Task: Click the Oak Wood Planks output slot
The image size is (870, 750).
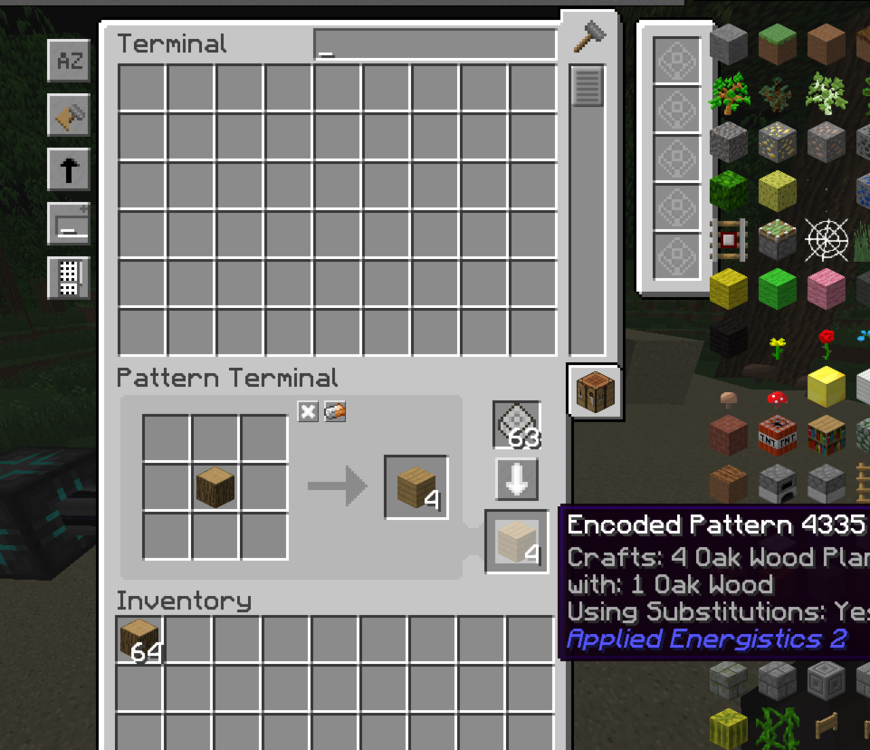Action: tap(416, 487)
